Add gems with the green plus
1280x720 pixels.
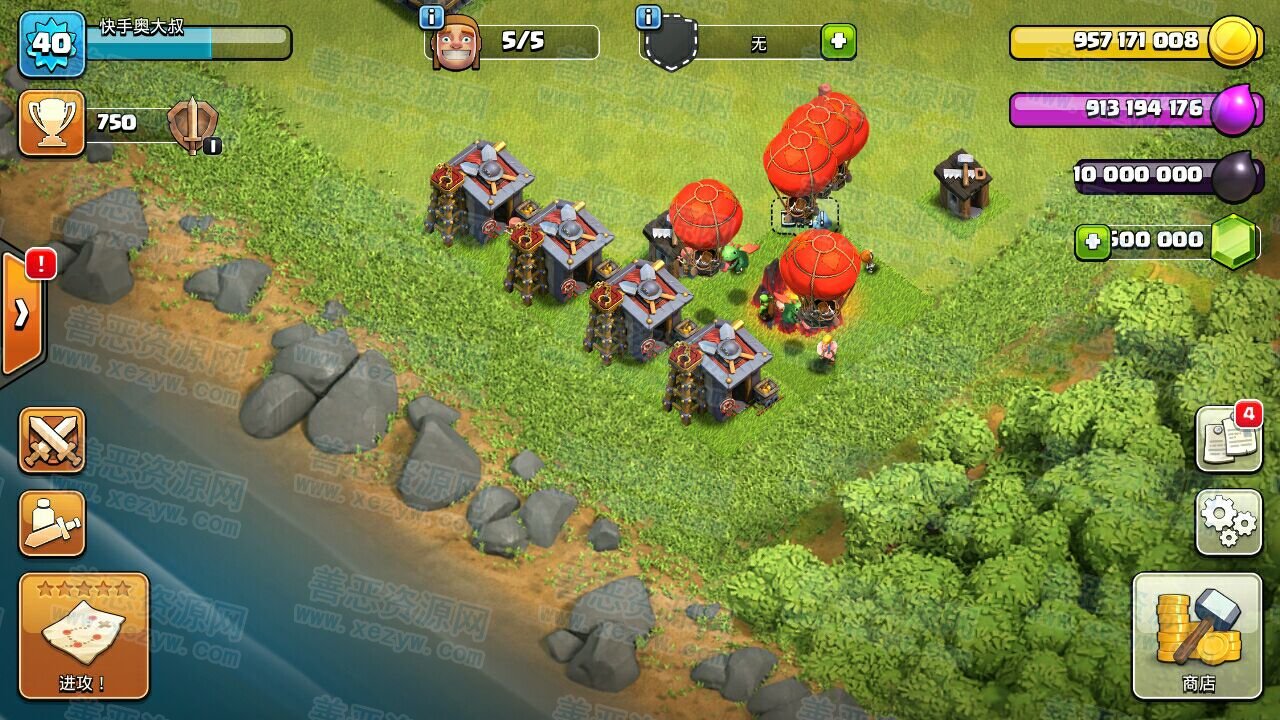[x=1093, y=242]
